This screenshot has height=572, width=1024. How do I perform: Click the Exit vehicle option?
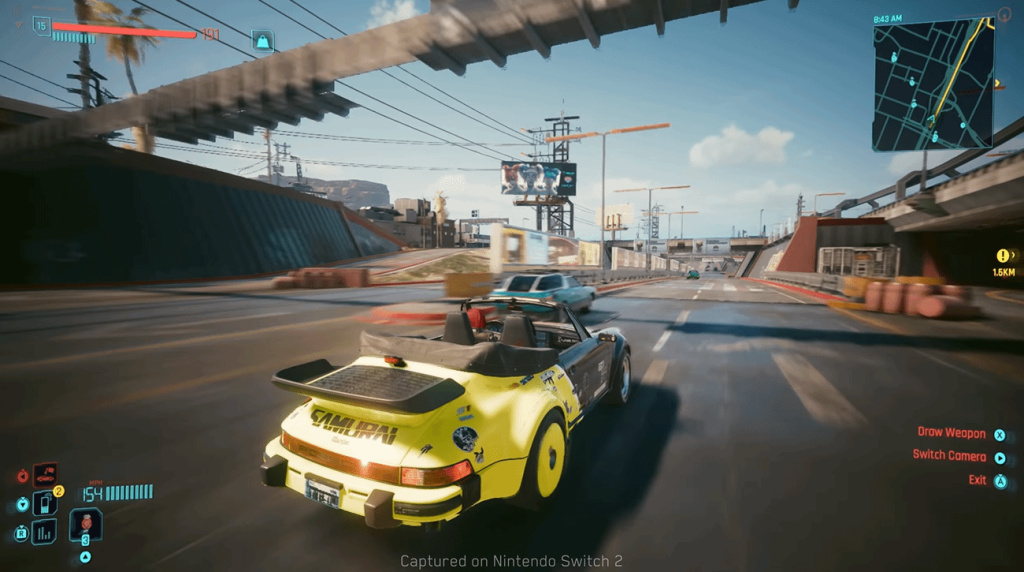pos(978,480)
